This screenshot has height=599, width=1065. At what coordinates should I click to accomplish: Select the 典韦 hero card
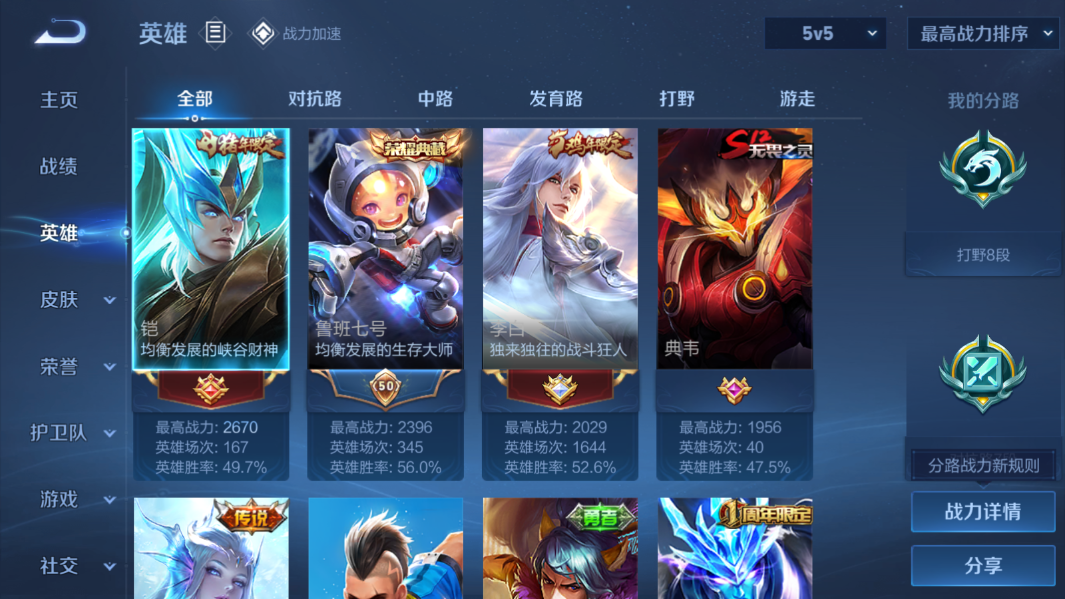(734, 250)
